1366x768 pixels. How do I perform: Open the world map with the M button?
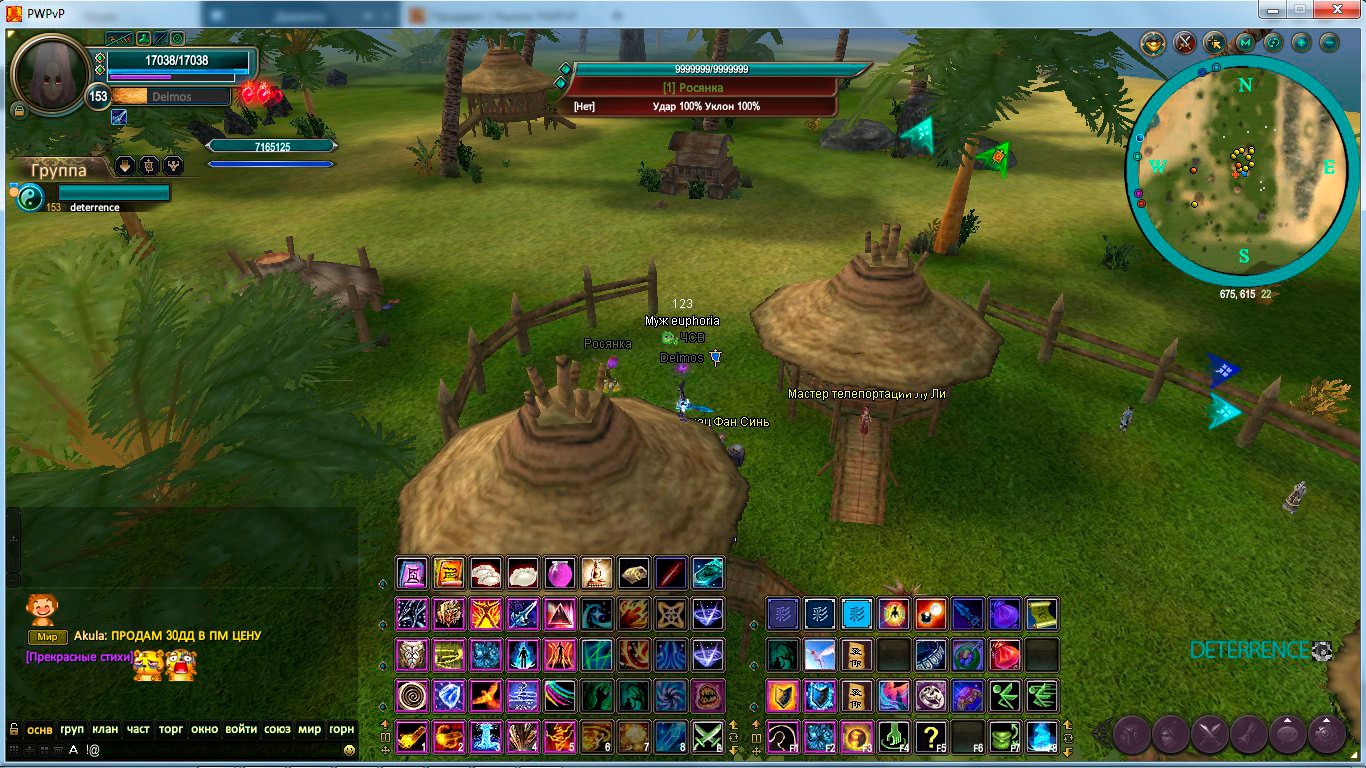click(x=1244, y=43)
